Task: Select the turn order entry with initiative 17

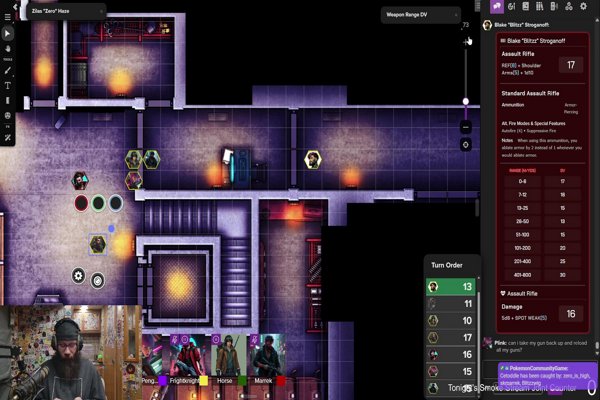Action: (x=452, y=337)
